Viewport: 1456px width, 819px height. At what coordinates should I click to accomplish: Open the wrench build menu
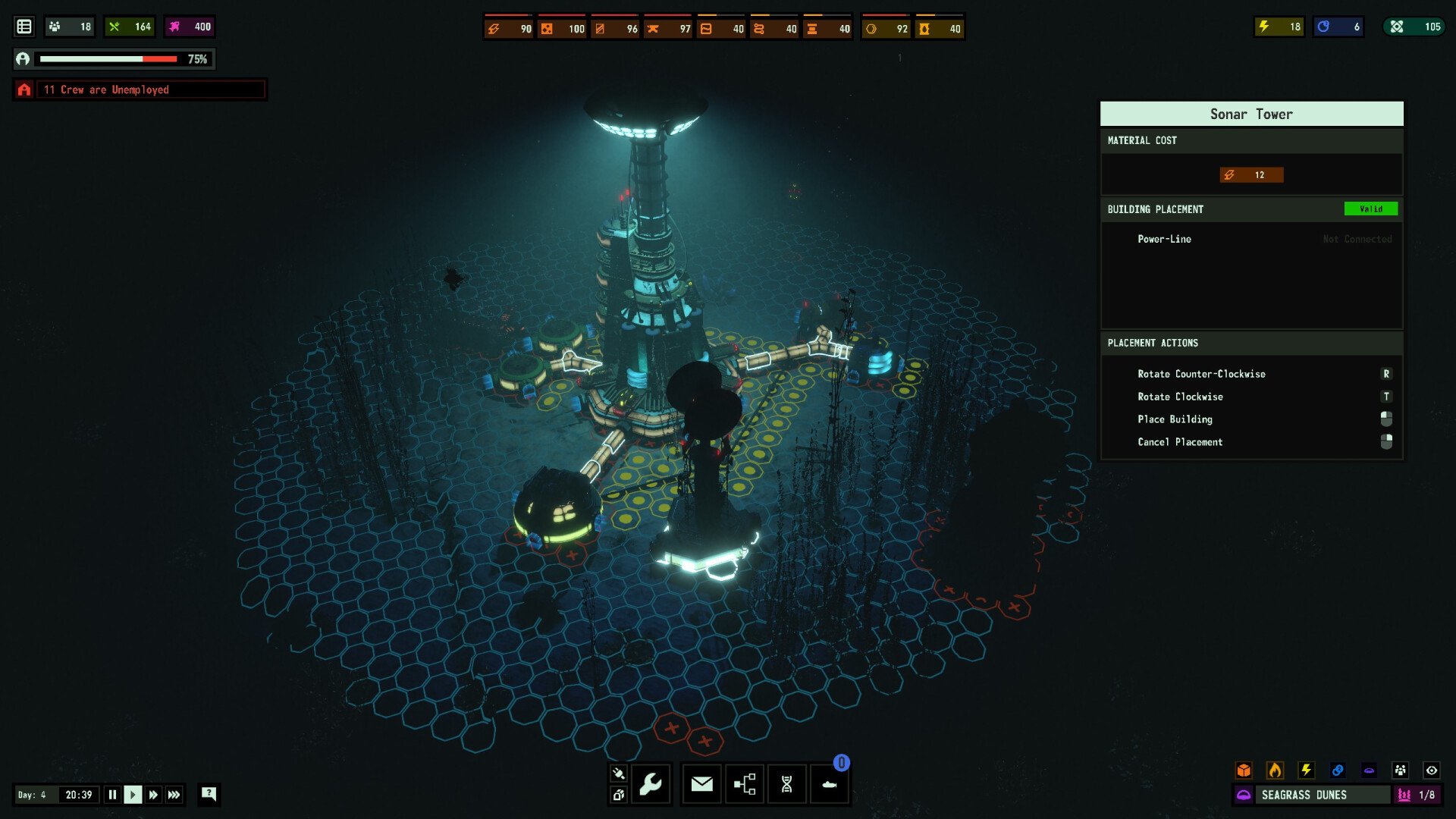pyautogui.click(x=651, y=784)
